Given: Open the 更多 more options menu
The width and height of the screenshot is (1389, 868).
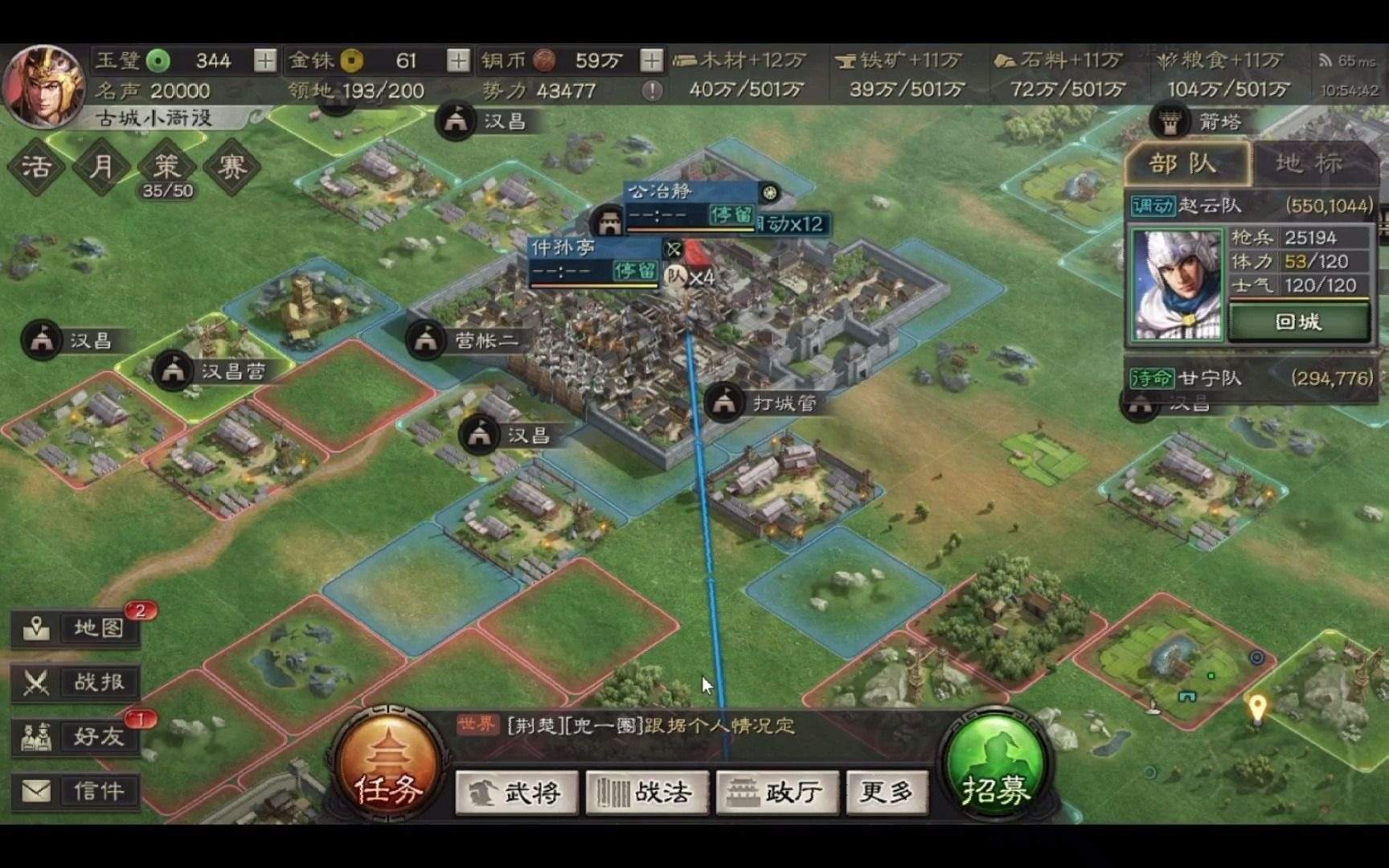Looking at the screenshot, I should 887,792.
